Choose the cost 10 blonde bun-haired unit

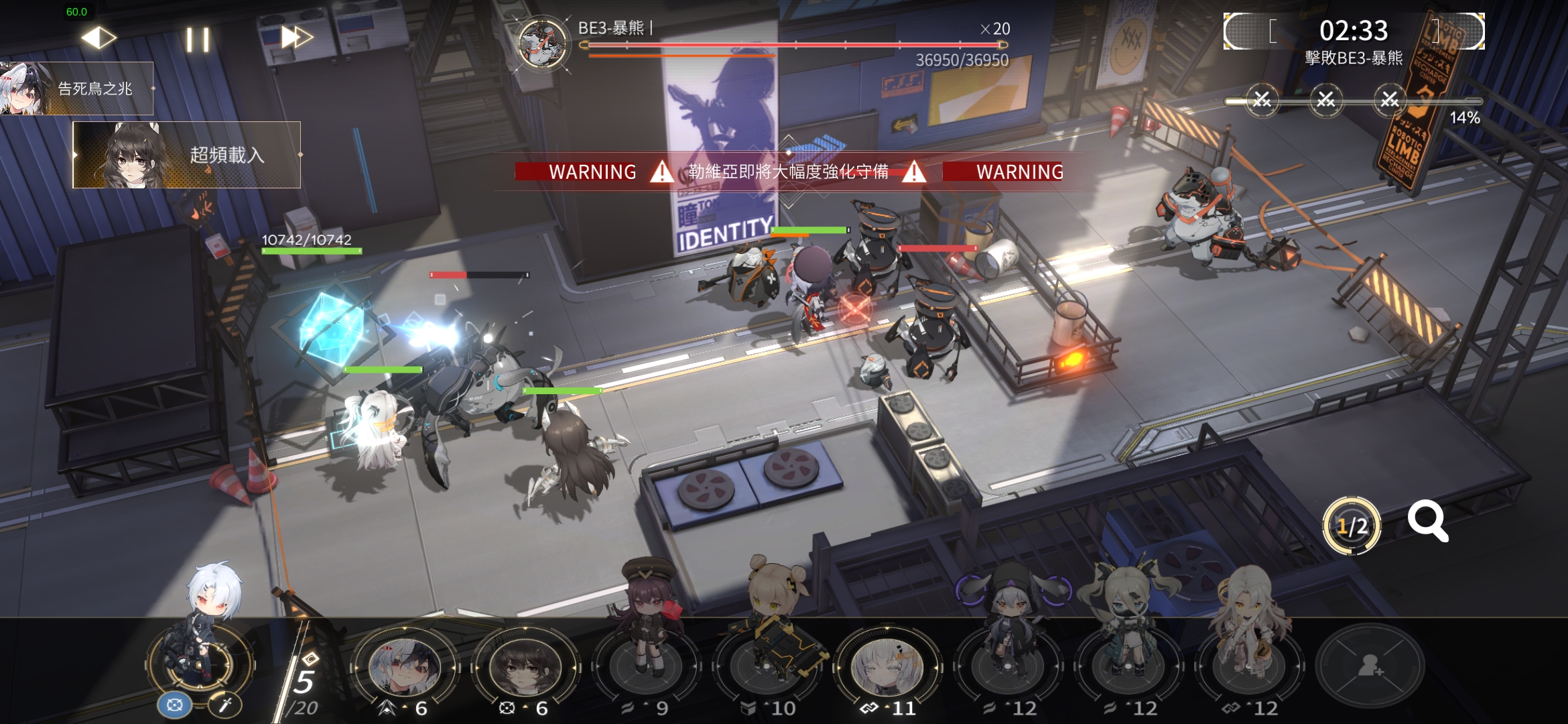767,664
